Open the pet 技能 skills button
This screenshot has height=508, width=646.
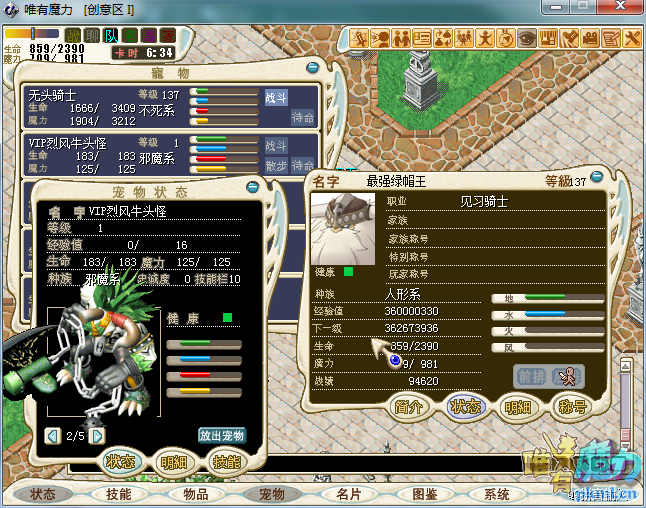226,462
